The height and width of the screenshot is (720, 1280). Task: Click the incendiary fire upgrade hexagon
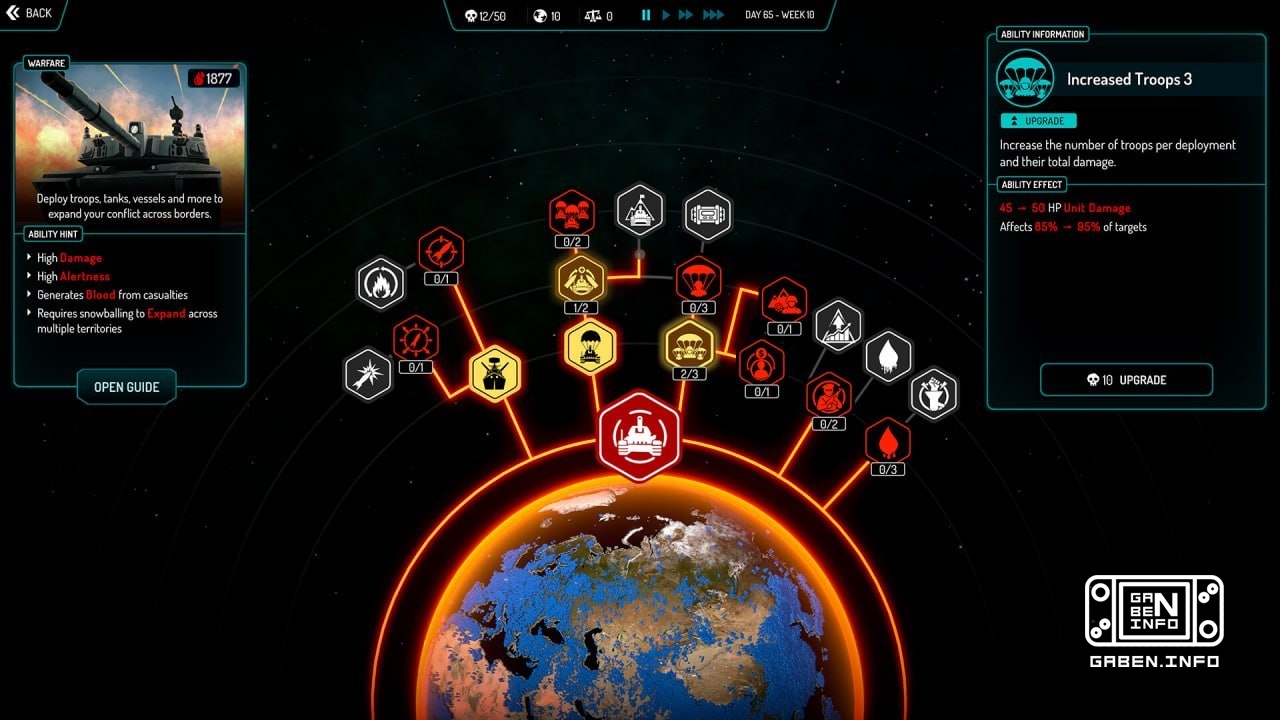tap(381, 283)
